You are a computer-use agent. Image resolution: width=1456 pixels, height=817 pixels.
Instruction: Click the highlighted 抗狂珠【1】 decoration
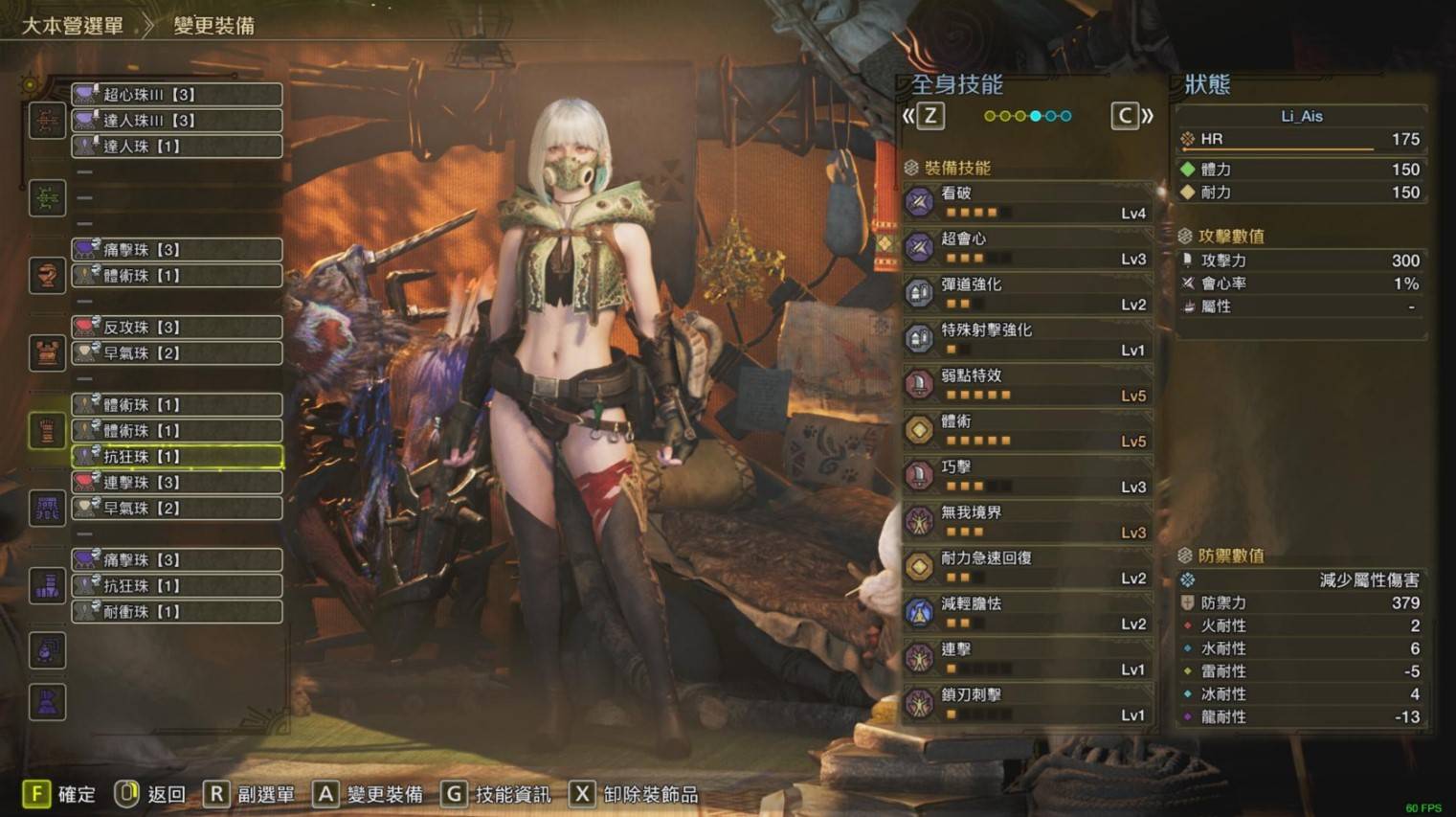click(177, 456)
